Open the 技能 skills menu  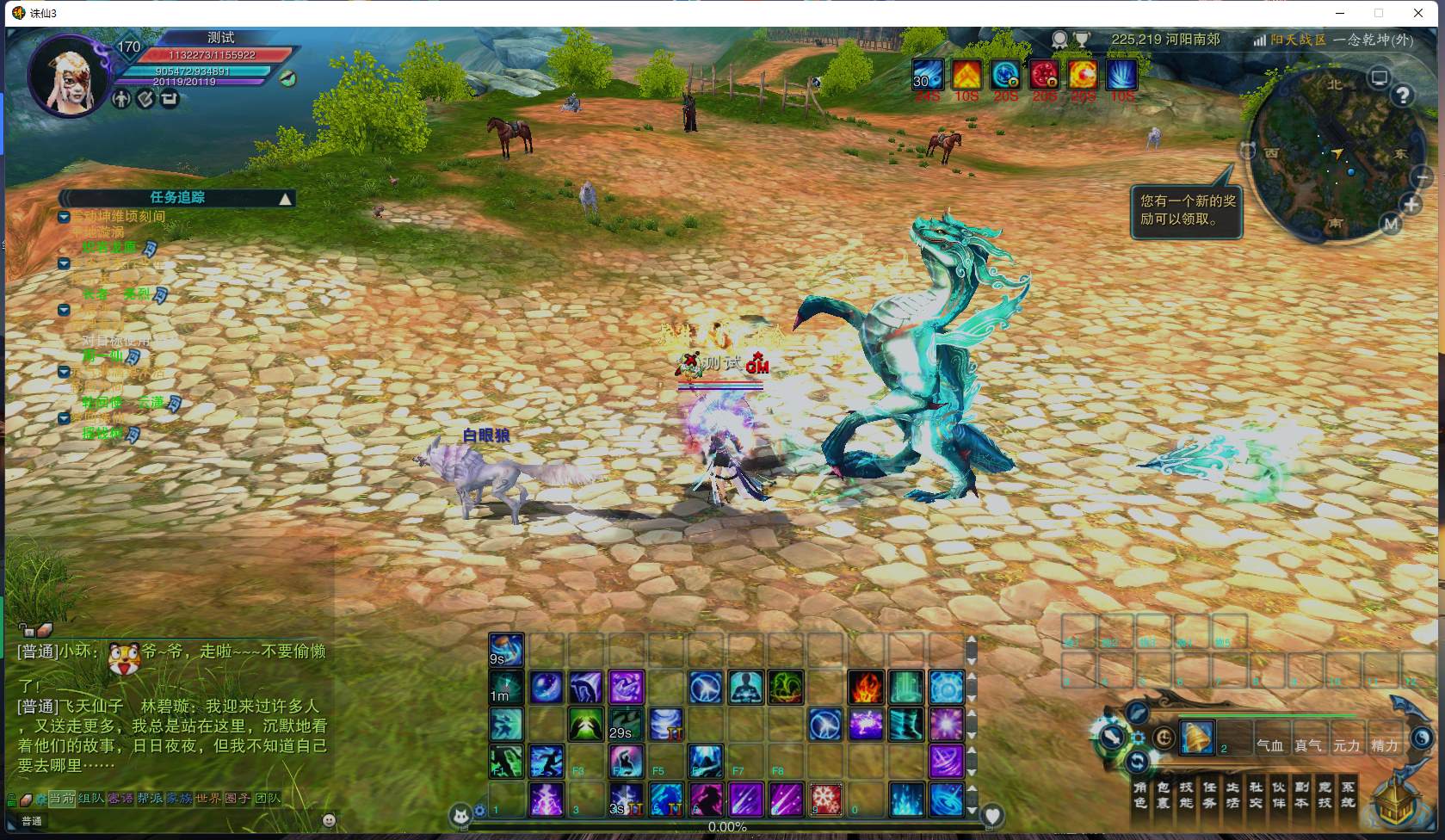[x=1186, y=794]
